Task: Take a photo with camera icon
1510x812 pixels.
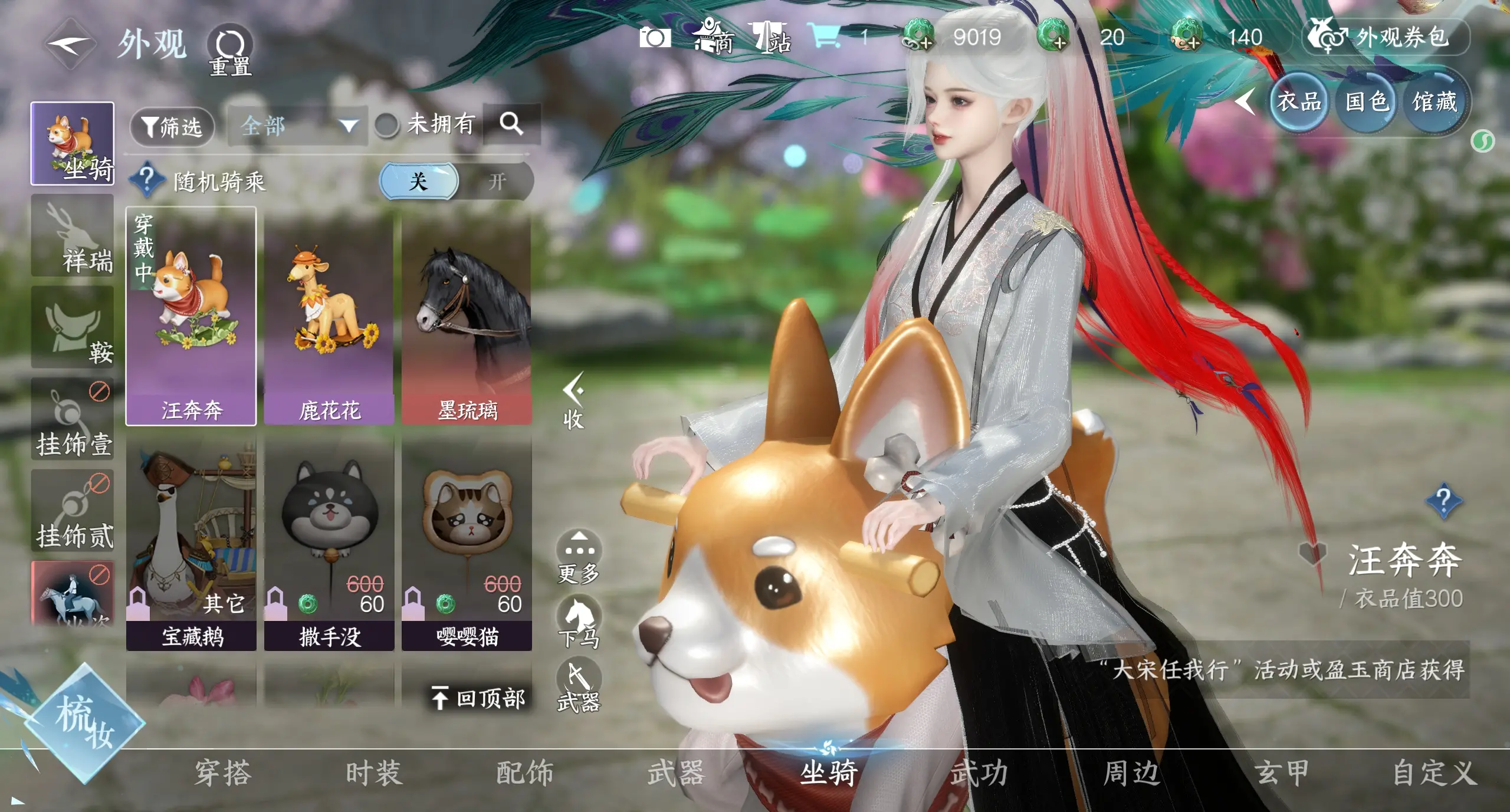Action: tap(655, 38)
